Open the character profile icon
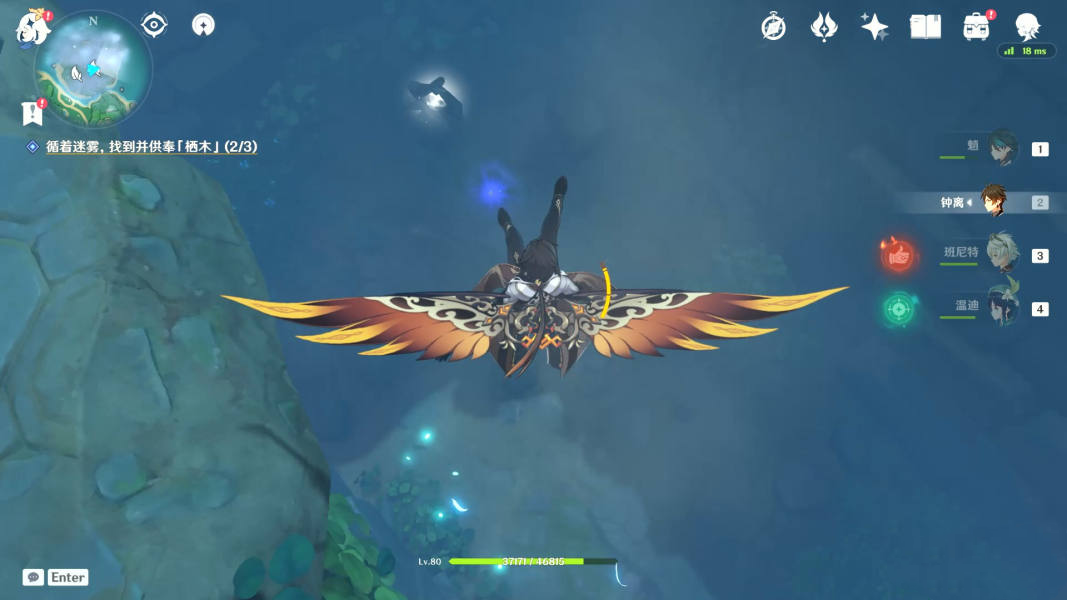This screenshot has width=1067, height=600. click(x=1027, y=27)
